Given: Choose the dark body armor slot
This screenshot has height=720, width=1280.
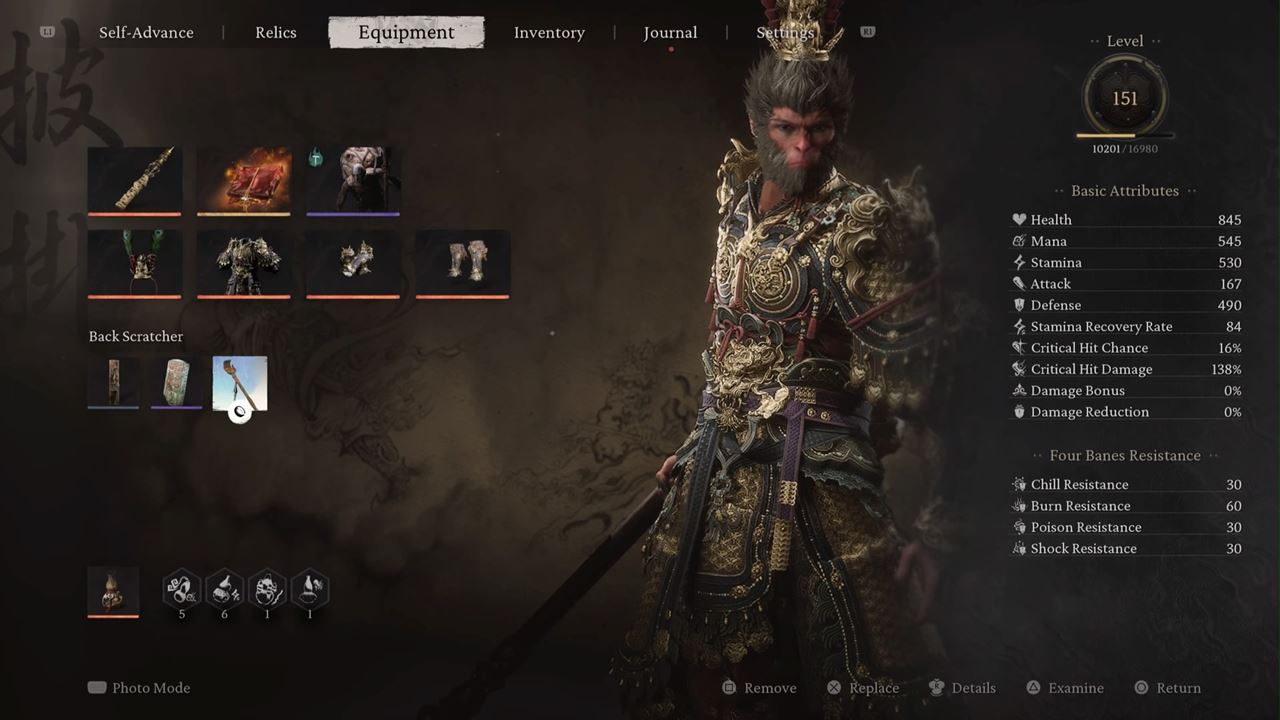Looking at the screenshot, I should (244, 263).
